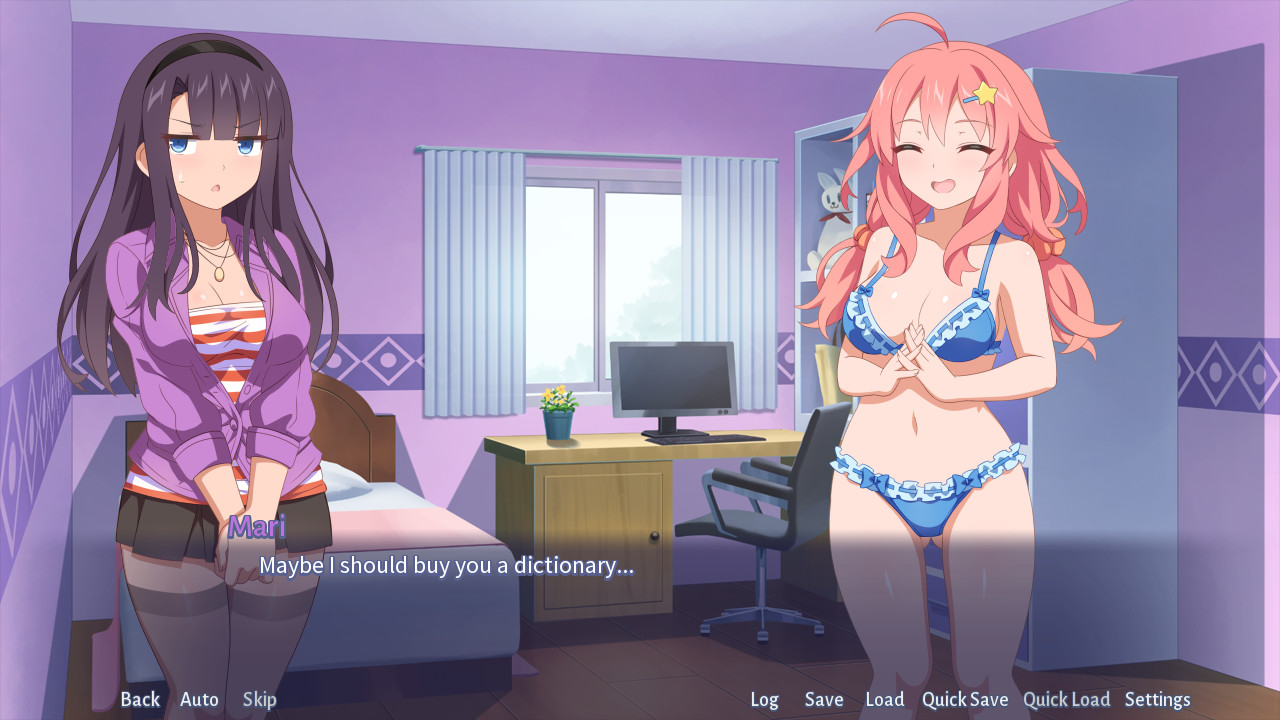The image size is (1280, 720).
Task: Open the Save menu
Action: (x=824, y=699)
